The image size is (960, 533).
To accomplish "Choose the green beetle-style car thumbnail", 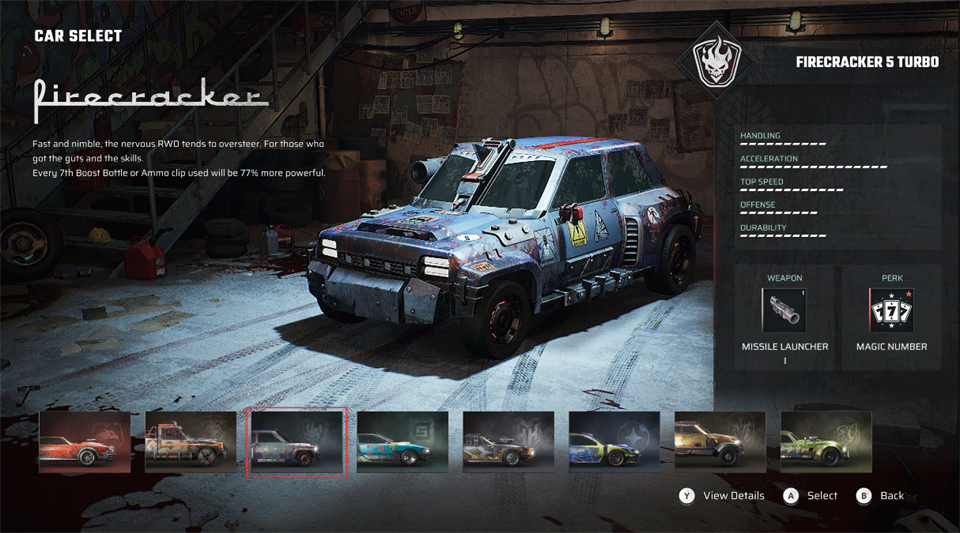I will click(x=825, y=441).
